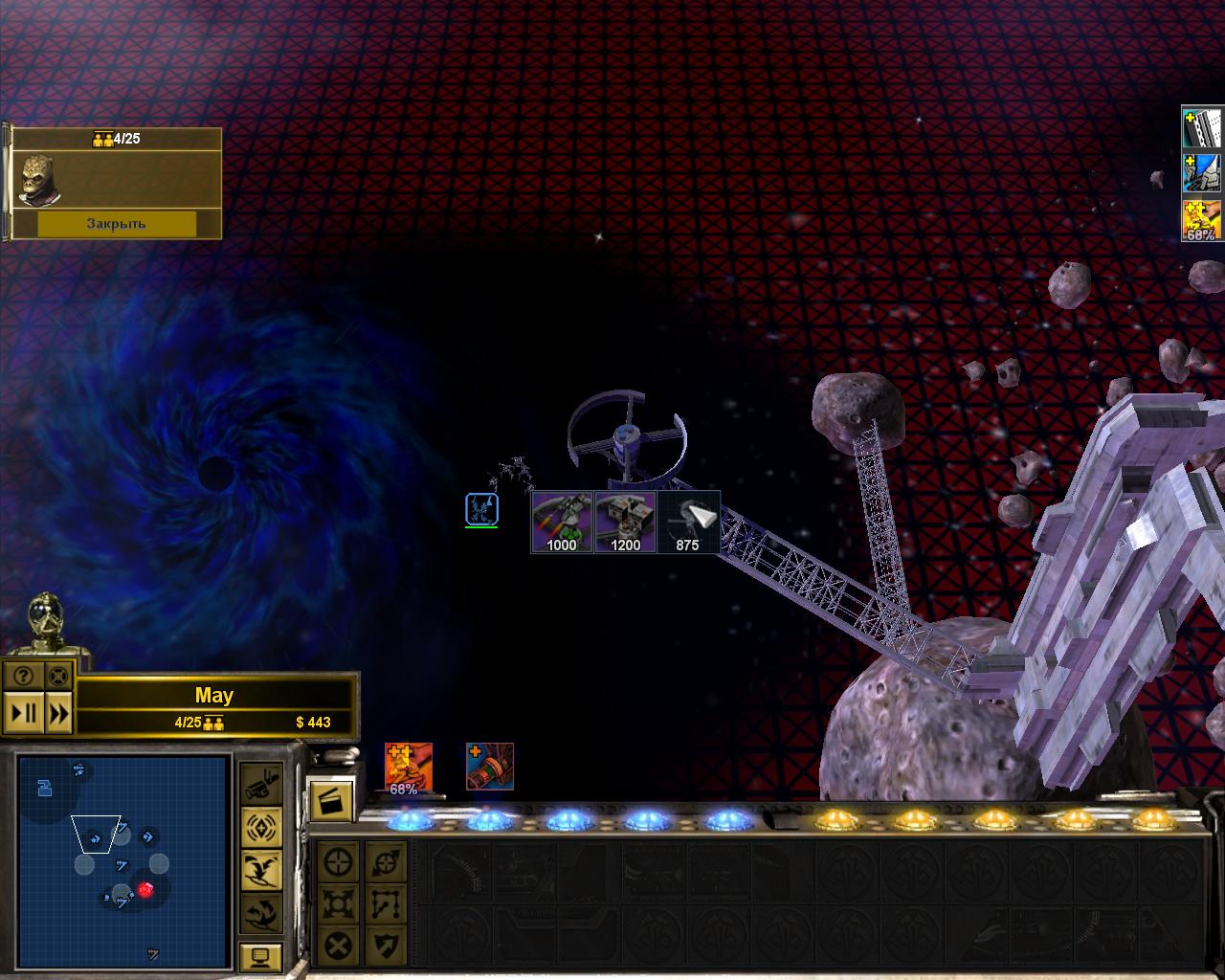Select the build option costing 875

[x=688, y=522]
